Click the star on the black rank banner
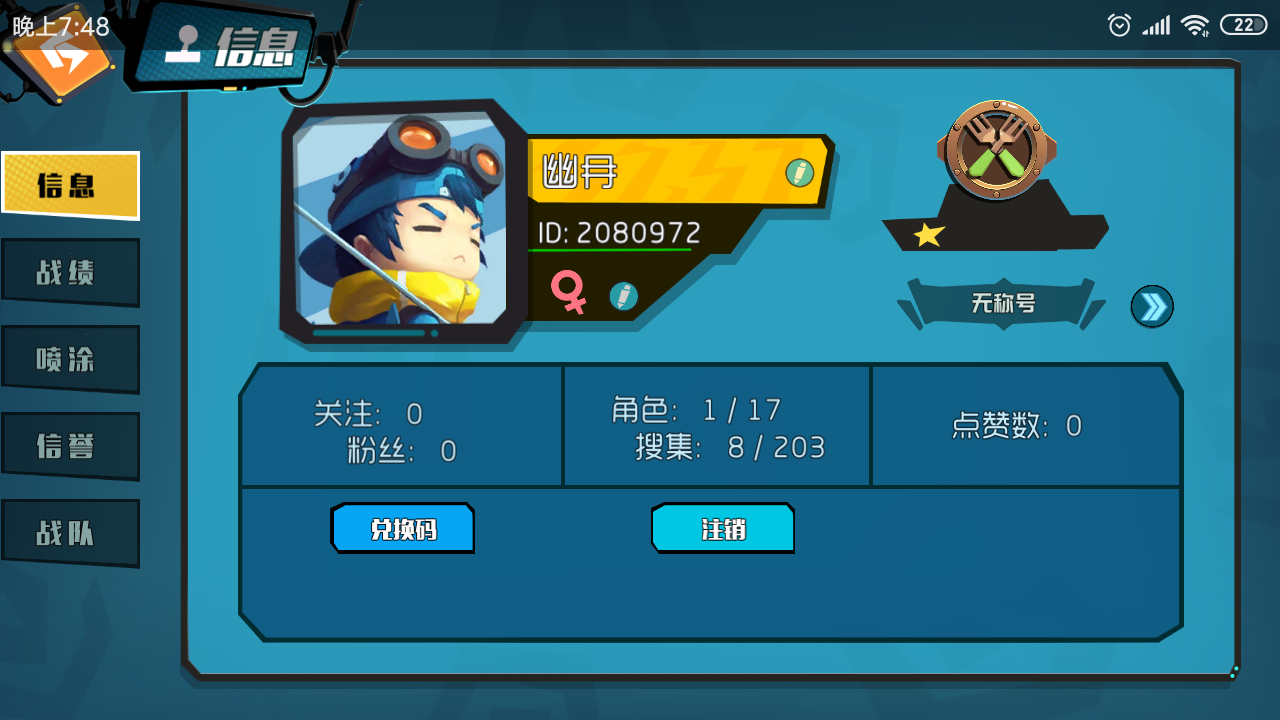Image resolution: width=1280 pixels, height=720 pixels. (x=930, y=237)
